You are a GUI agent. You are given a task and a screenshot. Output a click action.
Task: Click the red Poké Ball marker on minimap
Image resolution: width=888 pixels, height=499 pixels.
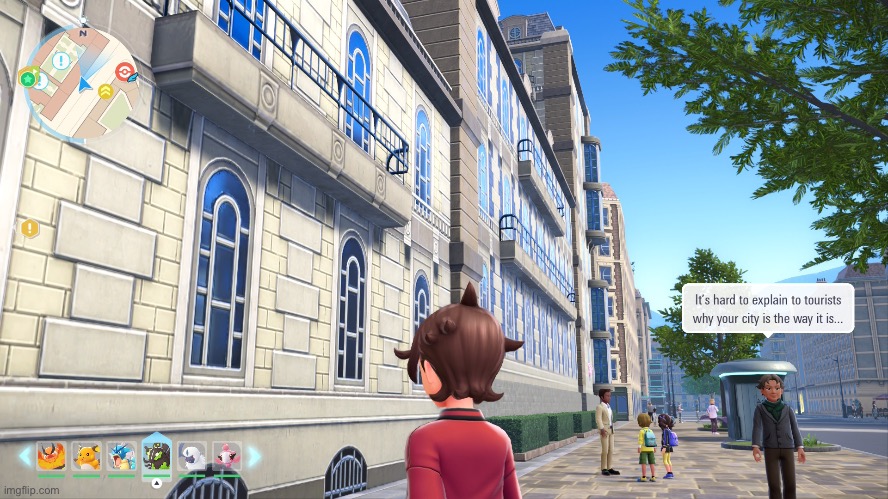pos(123,72)
